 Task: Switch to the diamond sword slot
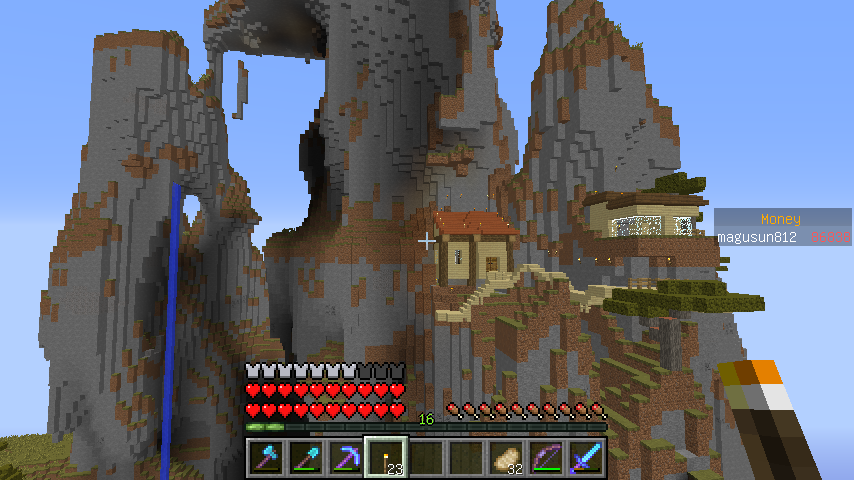coord(586,458)
